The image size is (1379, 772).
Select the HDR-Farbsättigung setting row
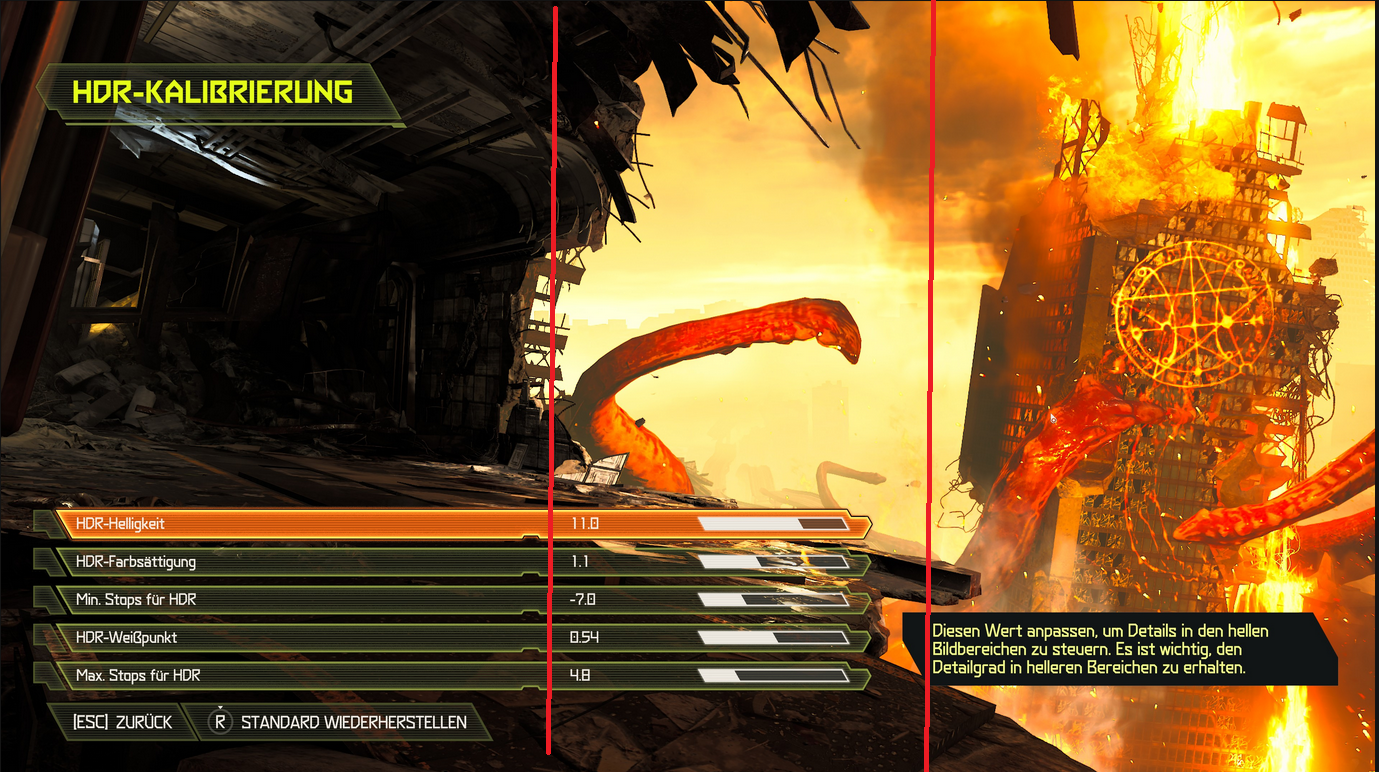pos(200,561)
